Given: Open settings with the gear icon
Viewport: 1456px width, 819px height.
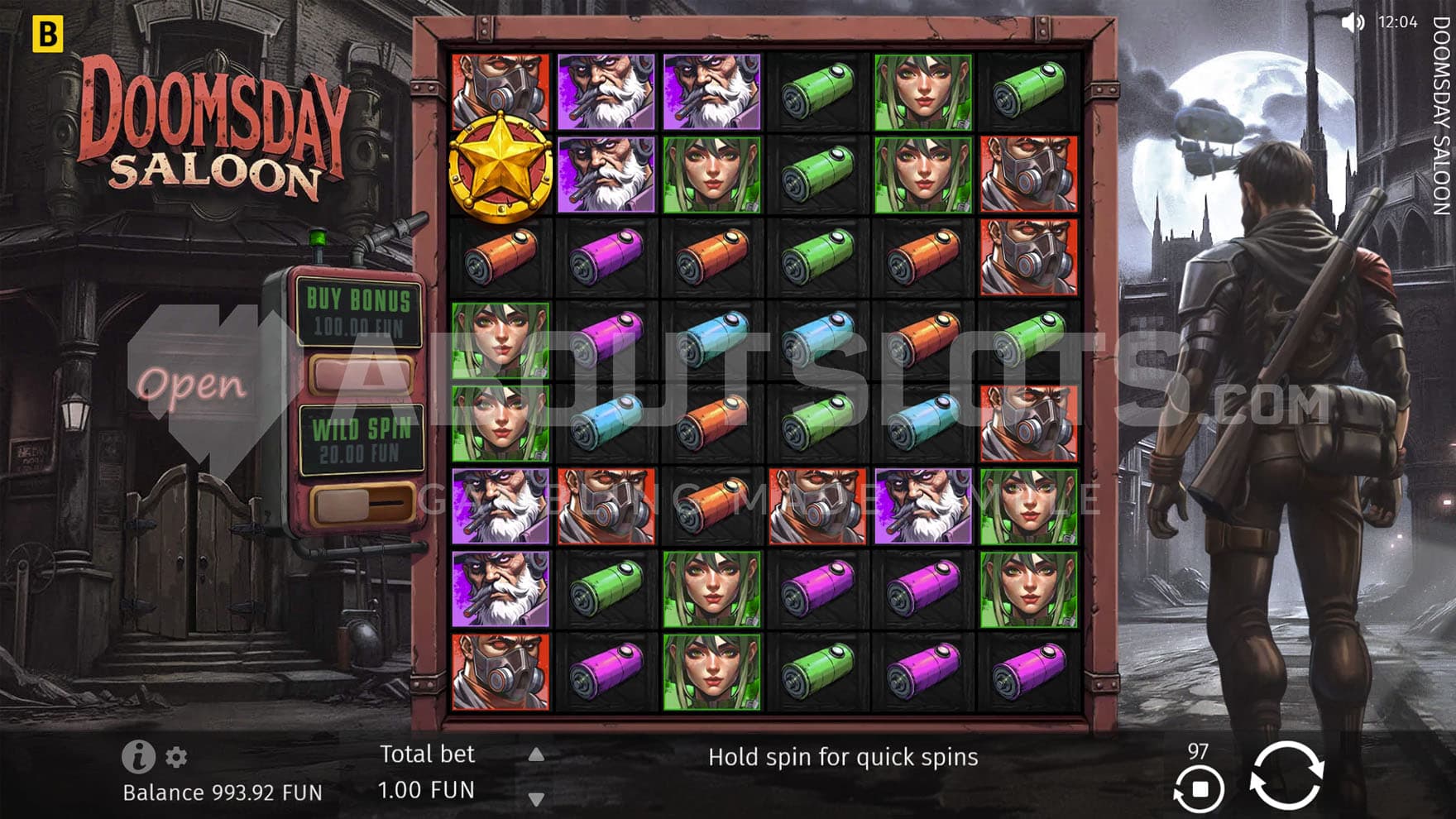Looking at the screenshot, I should 176,757.
